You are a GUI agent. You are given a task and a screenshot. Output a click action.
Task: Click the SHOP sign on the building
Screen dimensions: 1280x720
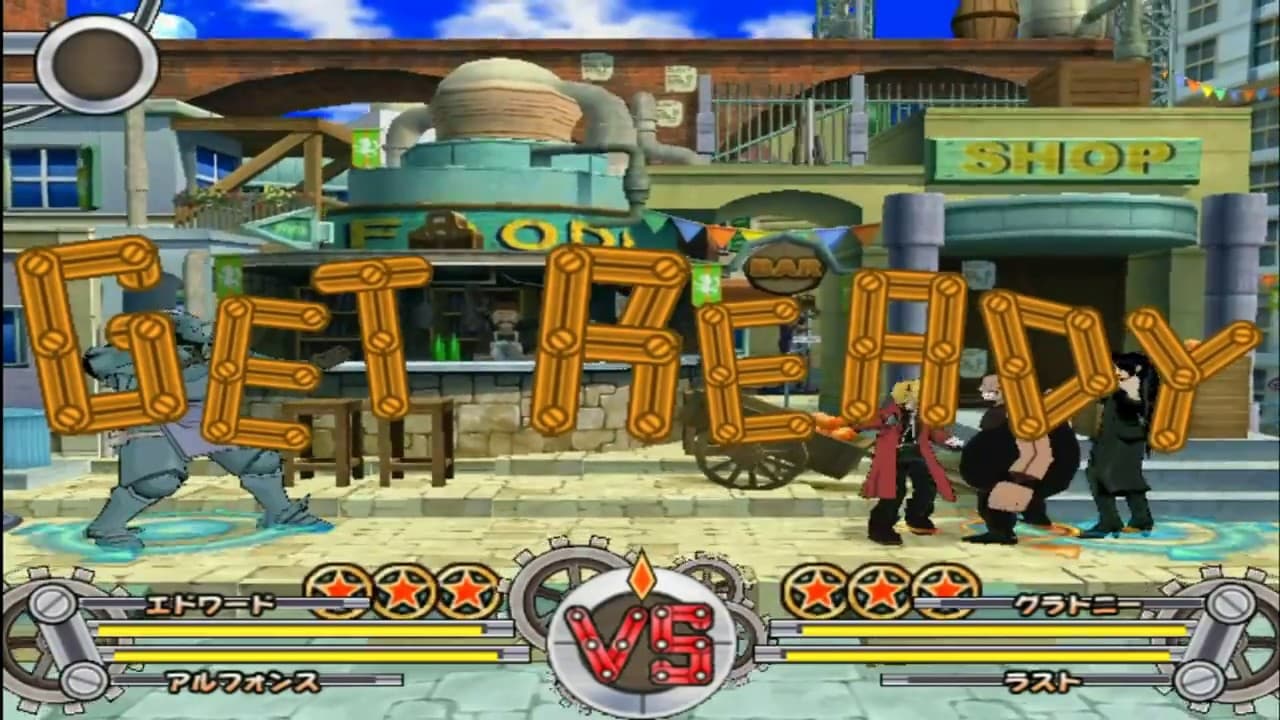tap(1063, 158)
